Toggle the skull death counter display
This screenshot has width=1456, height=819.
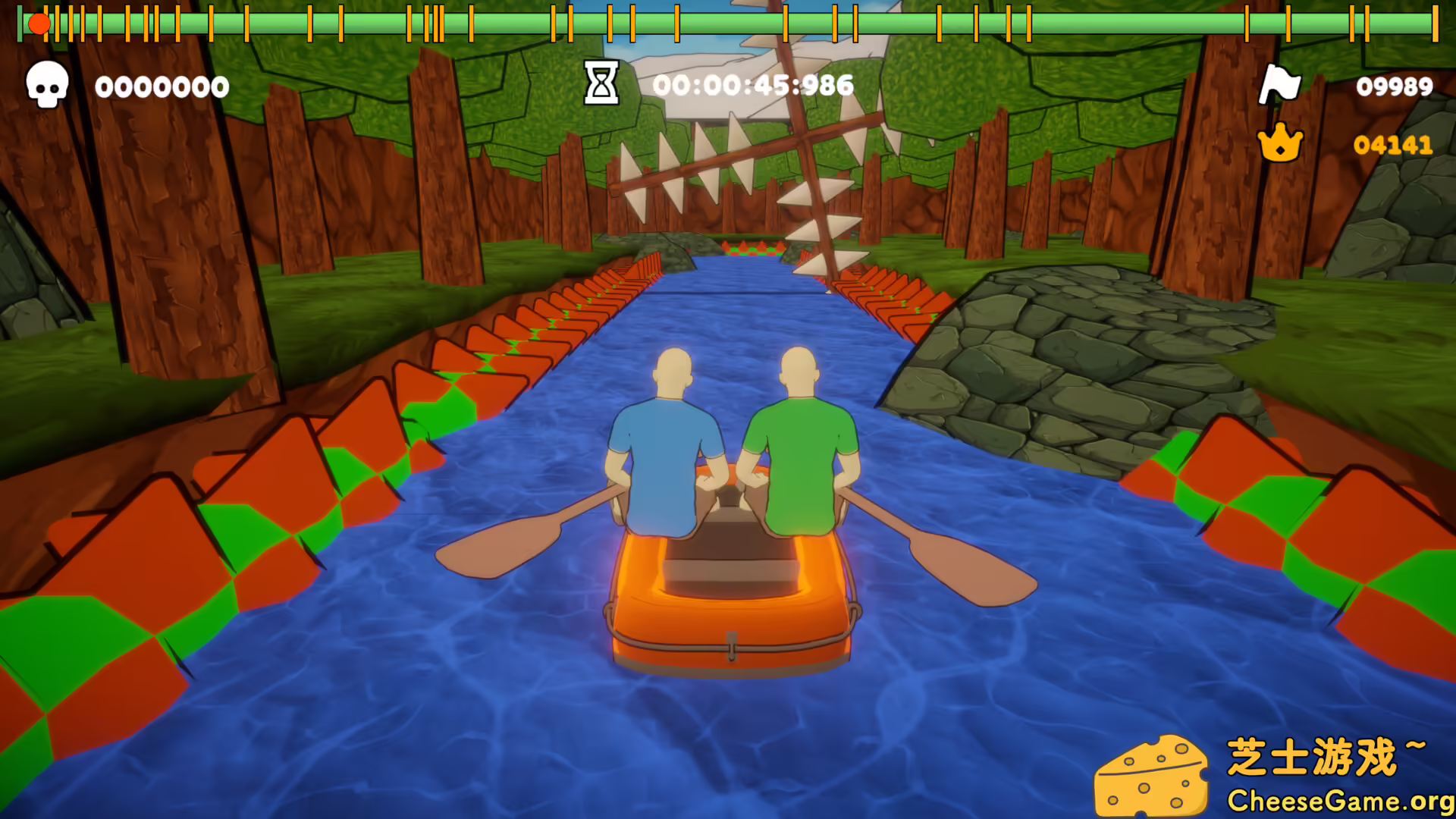pos(162,86)
